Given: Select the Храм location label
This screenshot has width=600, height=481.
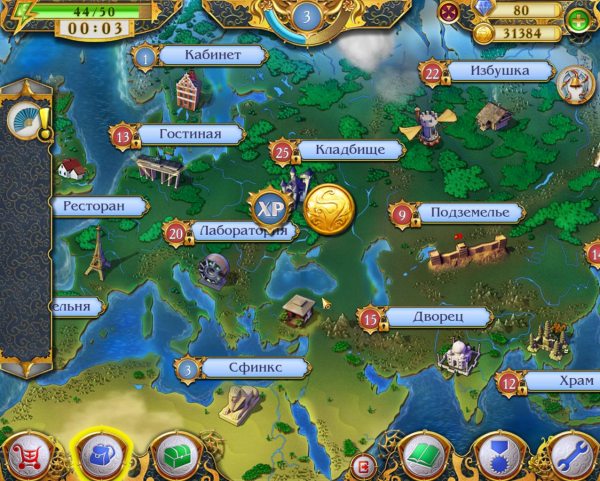Looking at the screenshot, I should tap(560, 381).
